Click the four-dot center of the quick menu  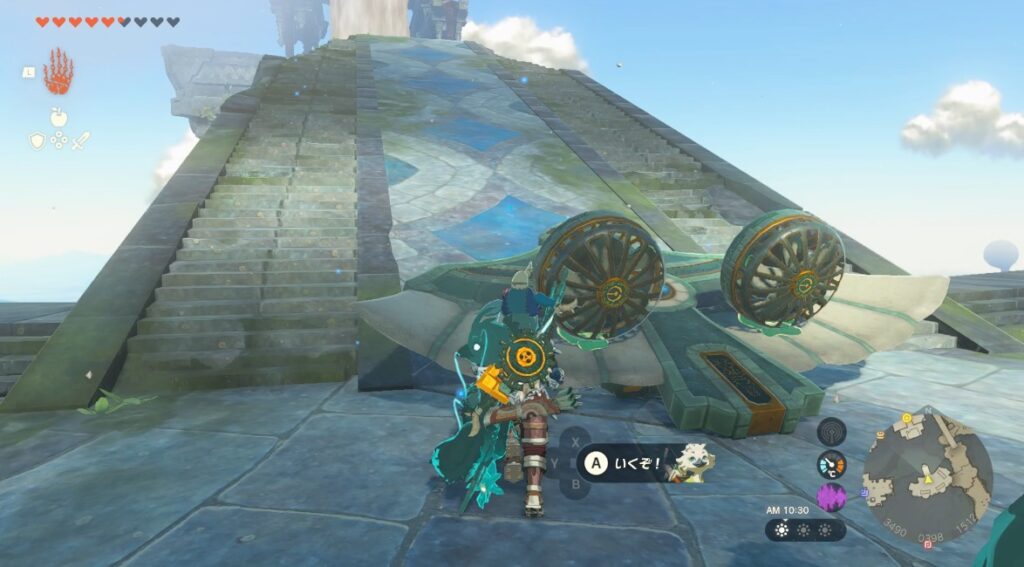(58, 141)
